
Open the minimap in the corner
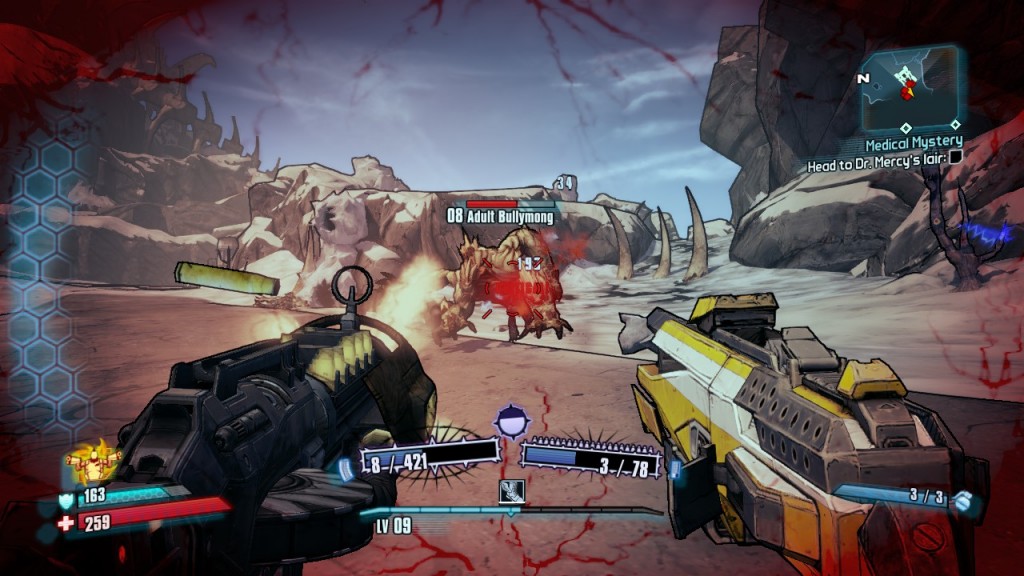coord(908,85)
